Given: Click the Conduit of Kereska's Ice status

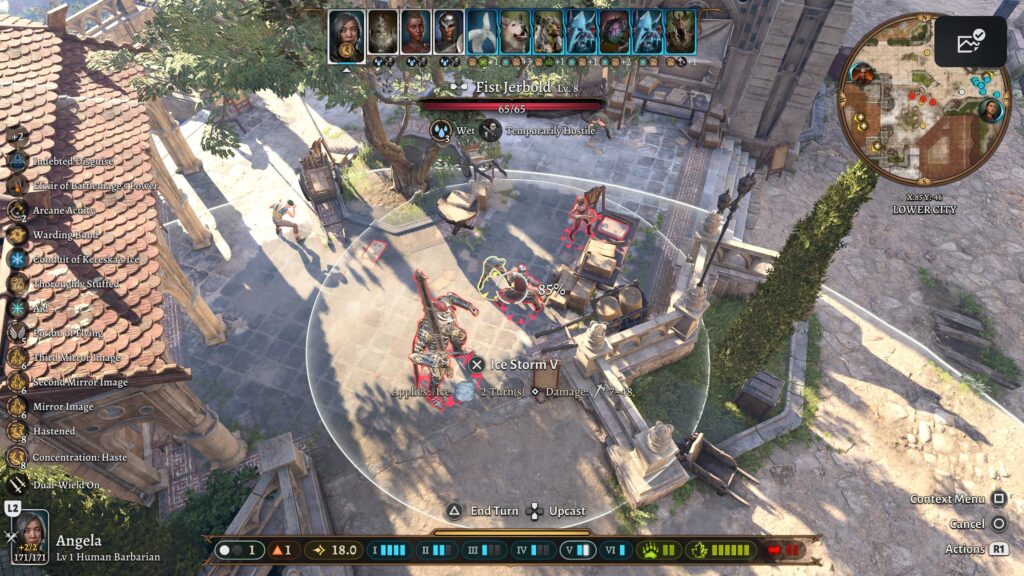Looking at the screenshot, I should pos(17,259).
